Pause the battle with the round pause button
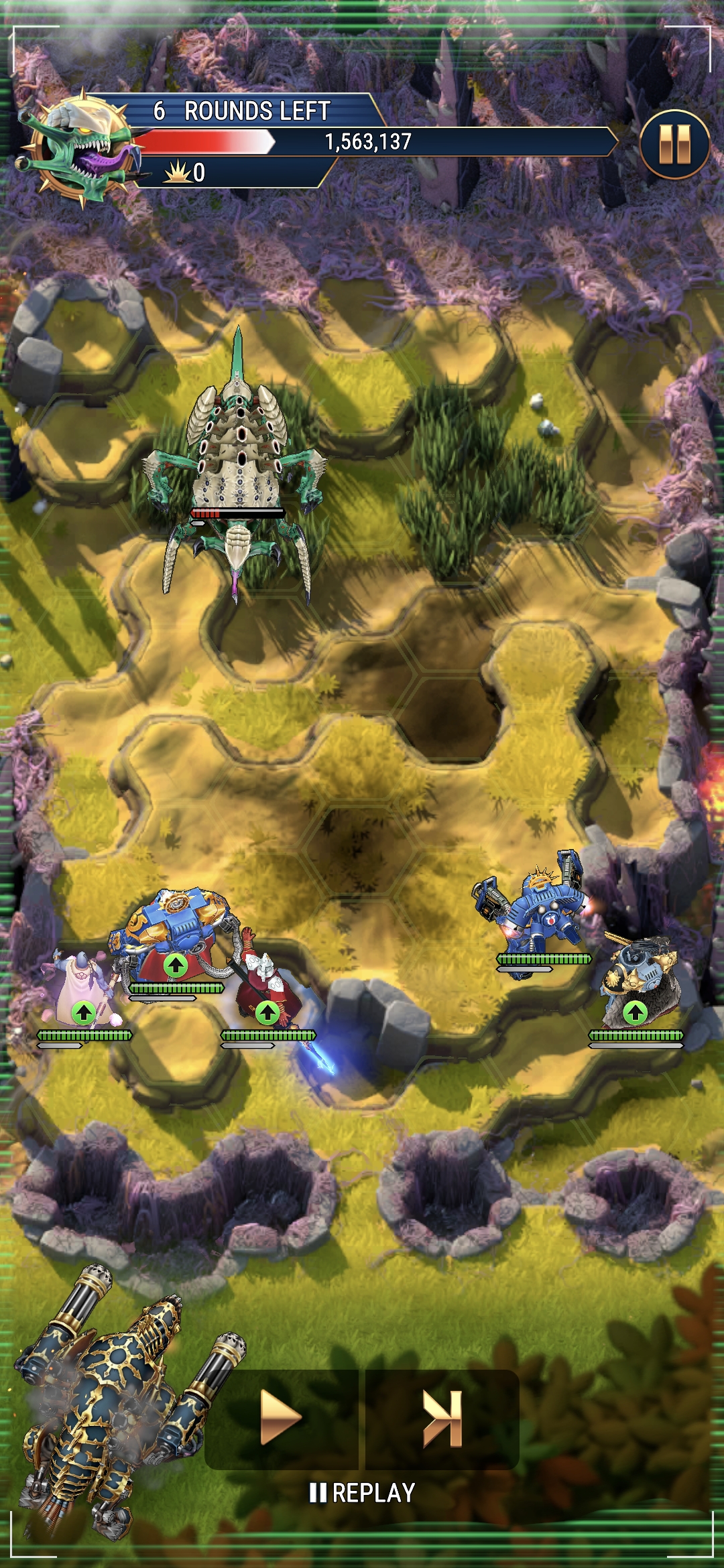The image size is (724, 1568). [x=674, y=143]
